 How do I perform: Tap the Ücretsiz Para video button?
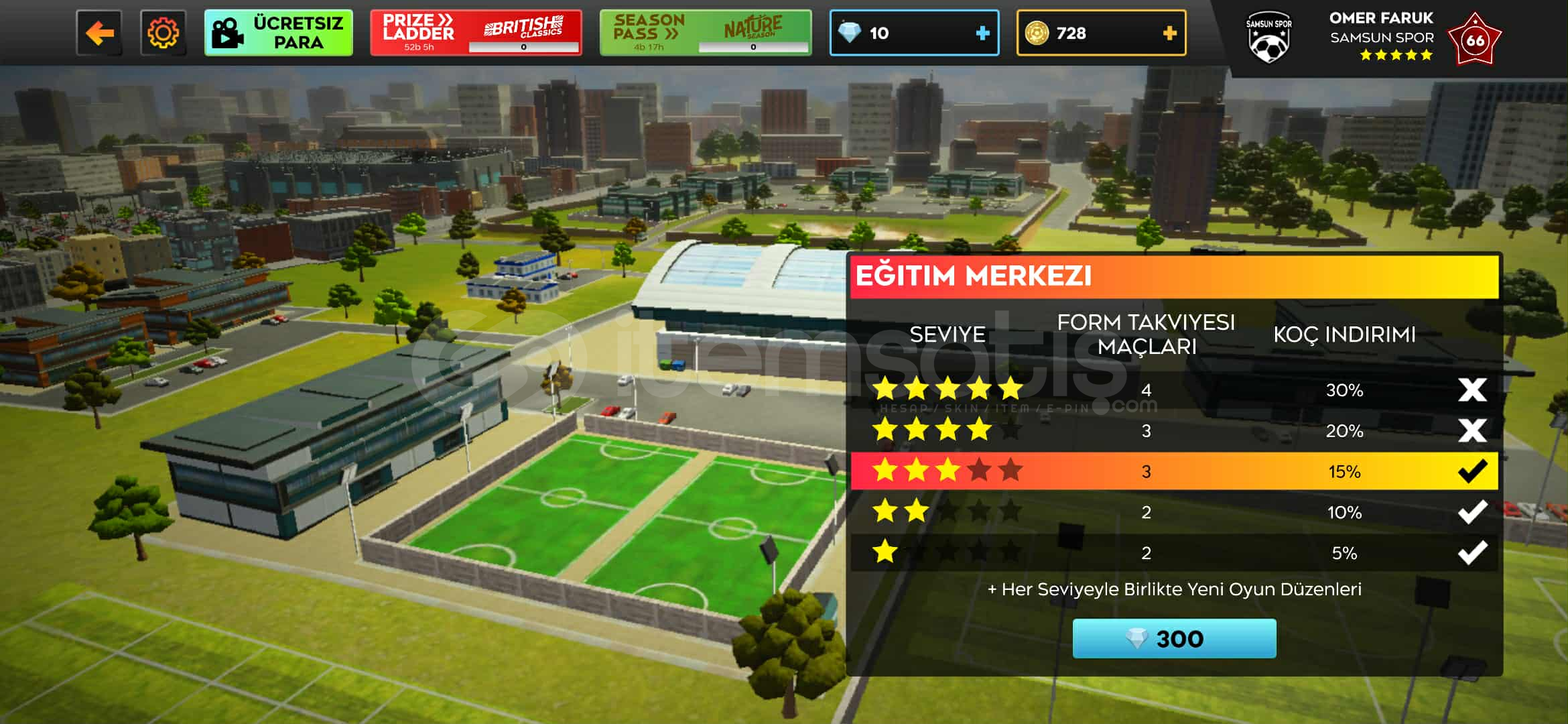(x=278, y=33)
